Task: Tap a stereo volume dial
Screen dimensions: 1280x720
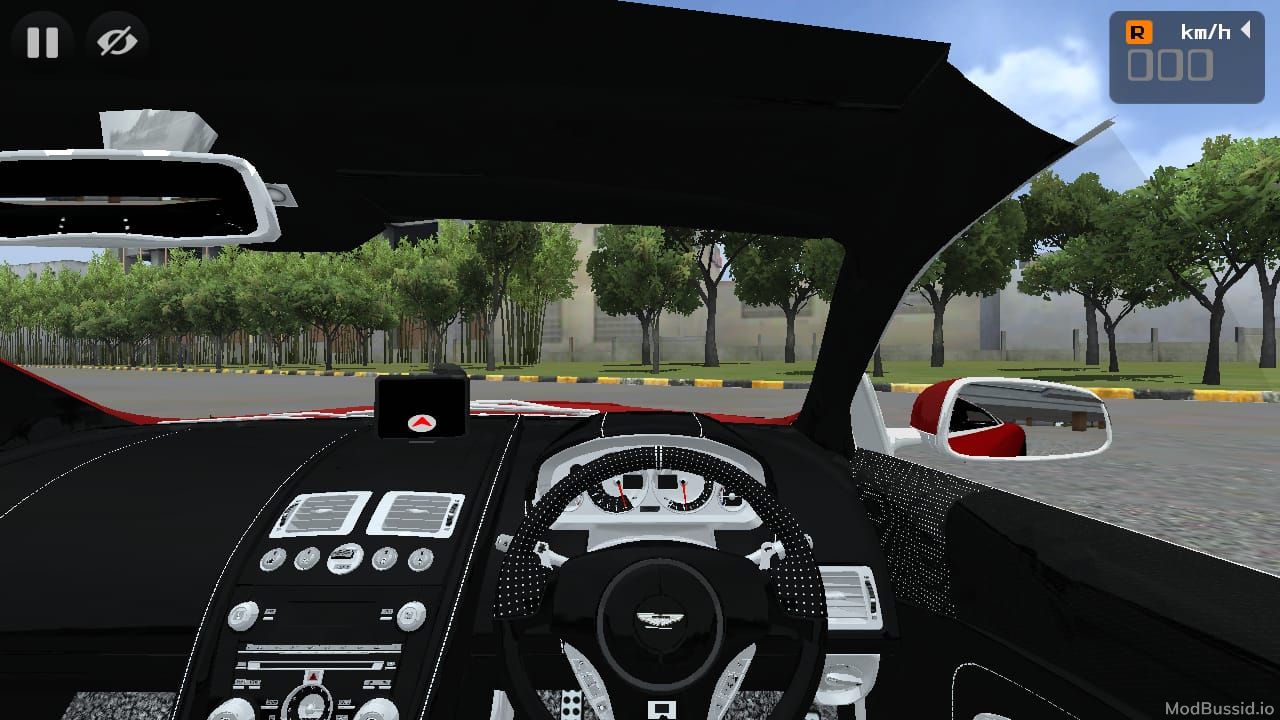Action: (242, 617)
